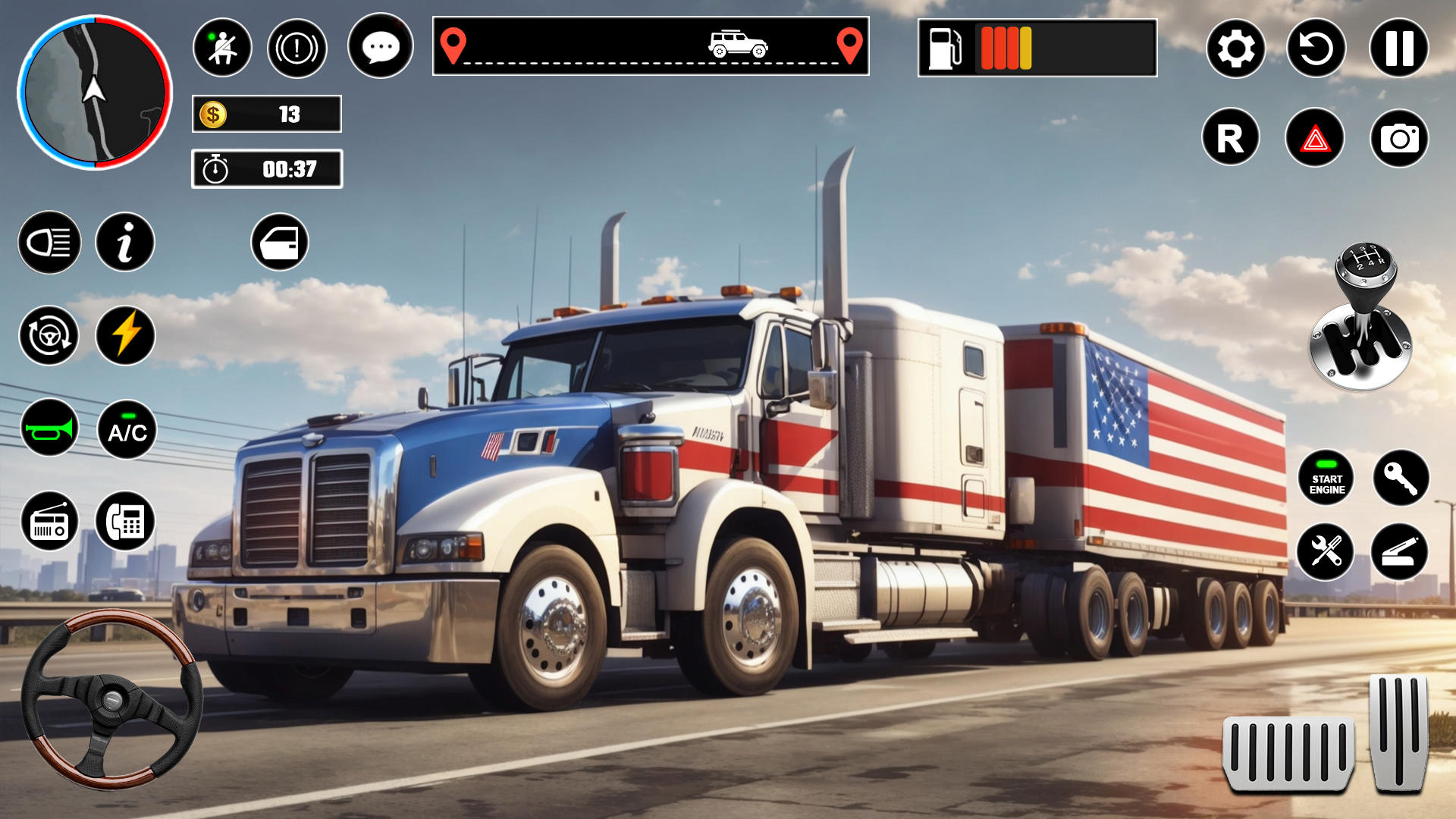Image resolution: width=1456 pixels, height=819 pixels.
Task: Start the engine
Action: (1326, 479)
